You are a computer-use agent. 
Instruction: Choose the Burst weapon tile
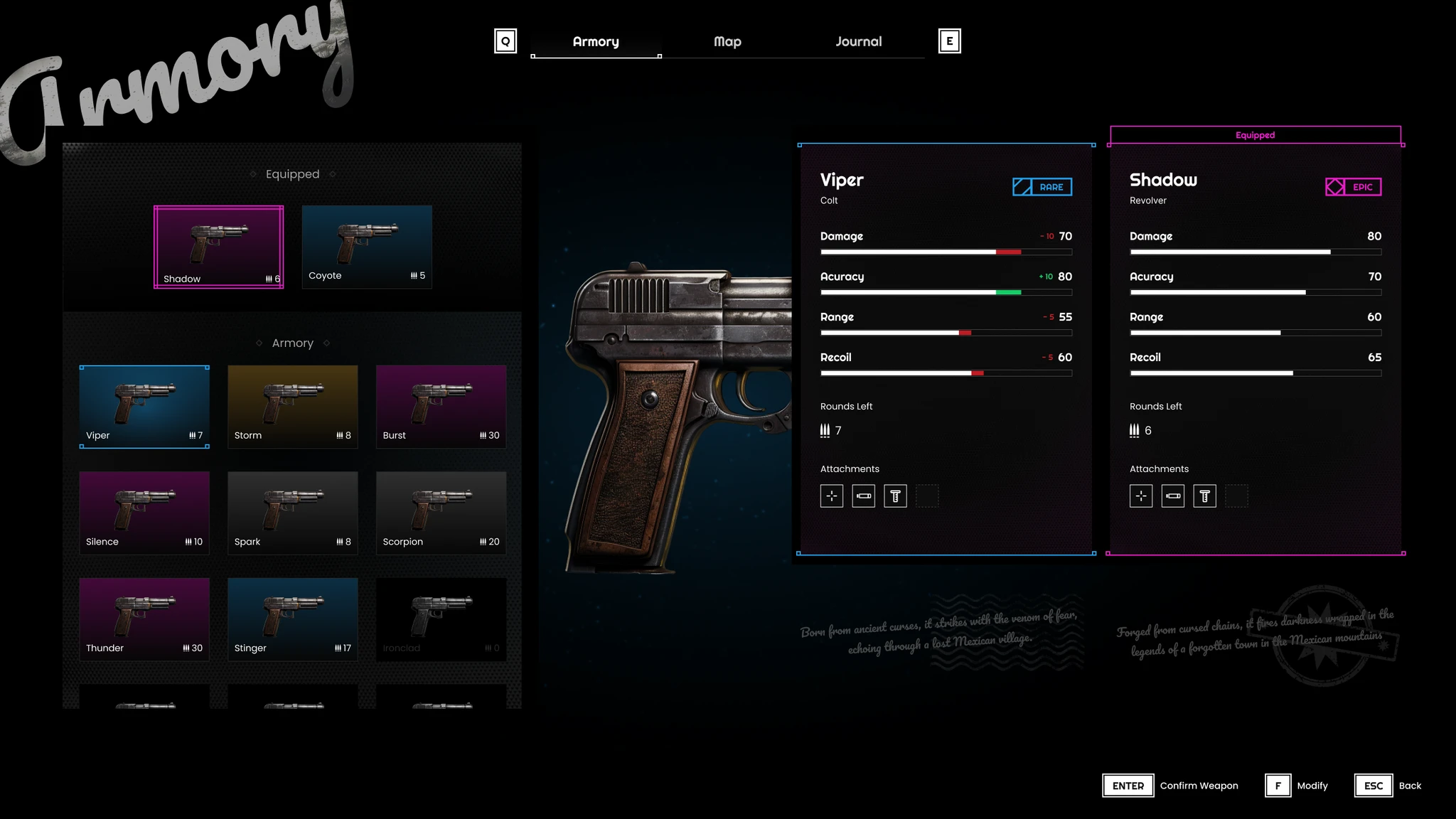tap(441, 407)
